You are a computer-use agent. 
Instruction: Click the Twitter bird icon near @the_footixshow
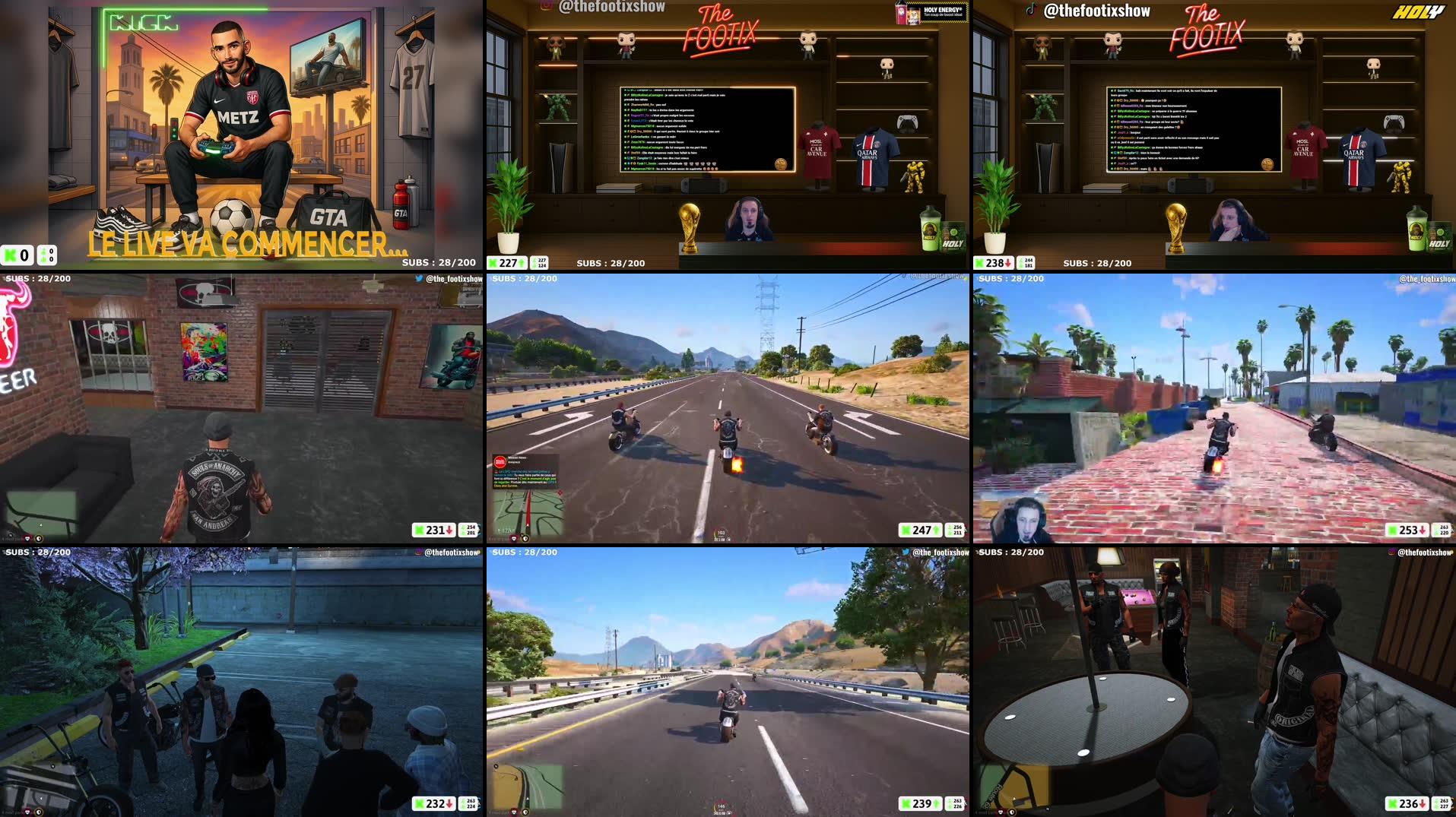click(419, 278)
